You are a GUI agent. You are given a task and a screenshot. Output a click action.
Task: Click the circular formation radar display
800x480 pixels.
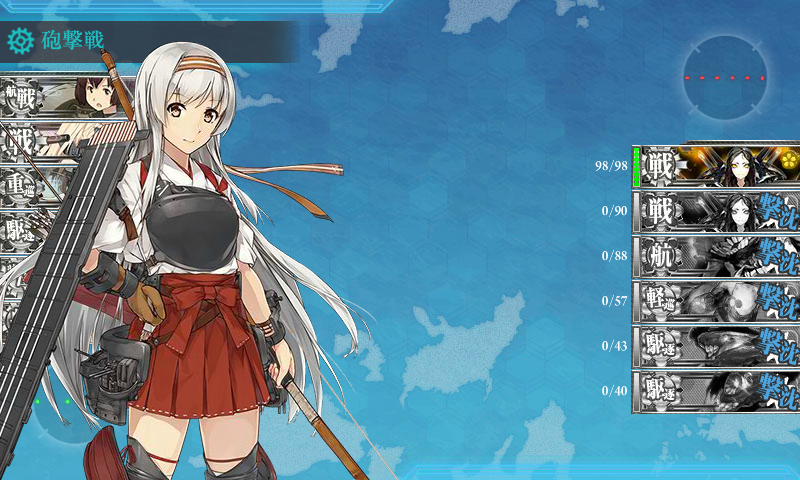pyautogui.click(x=726, y=77)
